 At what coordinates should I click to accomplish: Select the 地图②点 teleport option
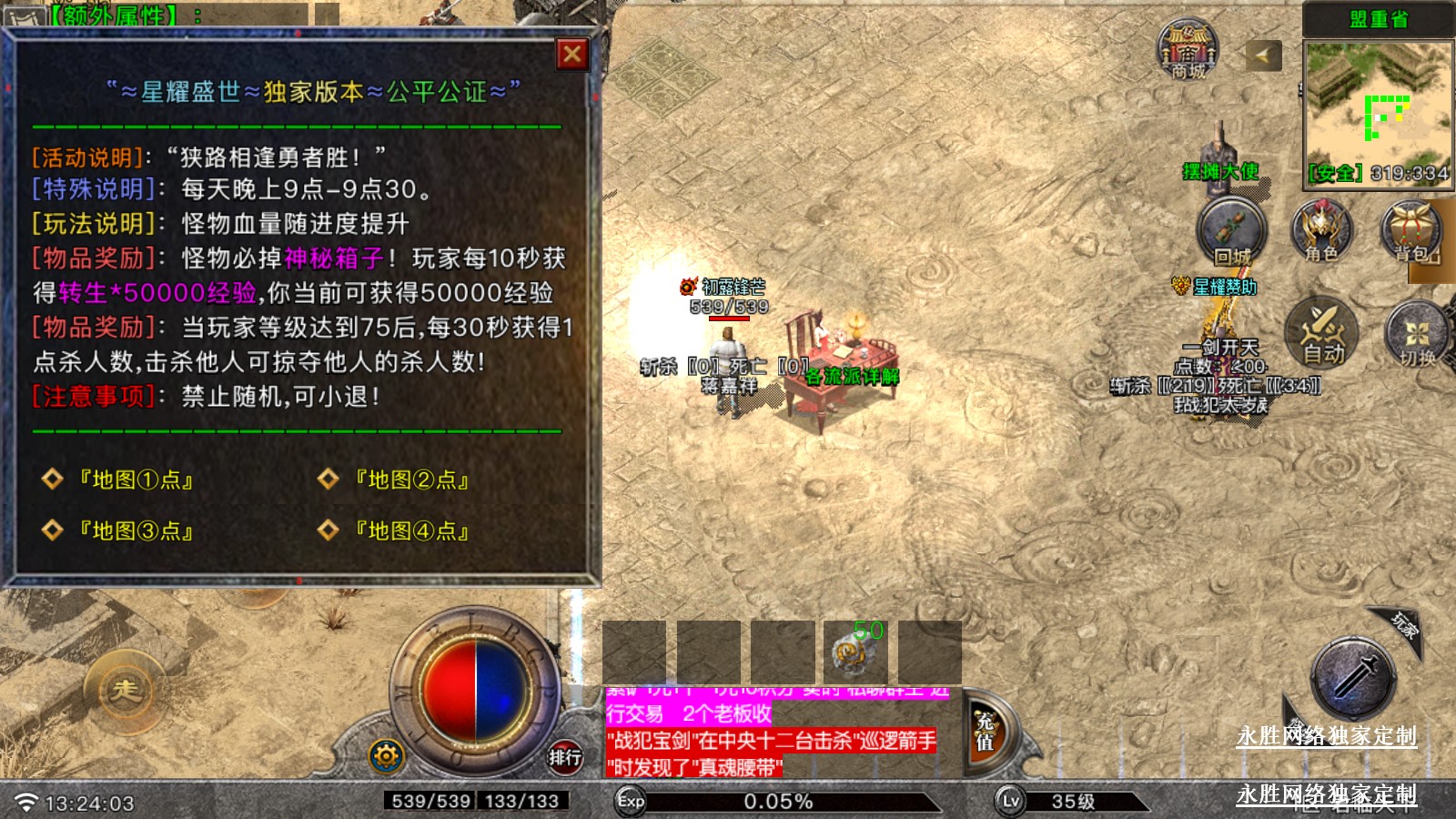[x=411, y=480]
